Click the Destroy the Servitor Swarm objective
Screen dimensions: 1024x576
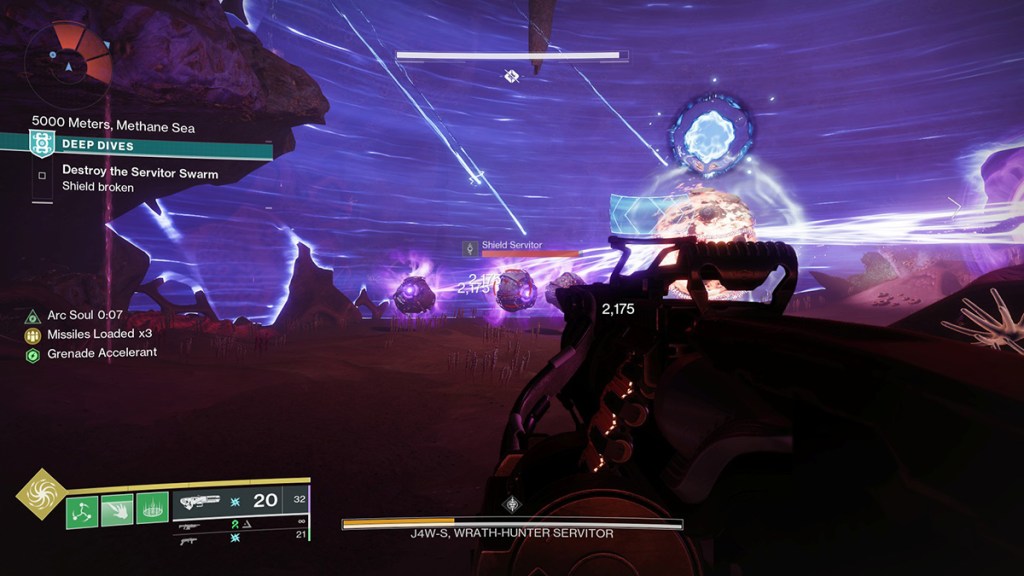click(140, 173)
